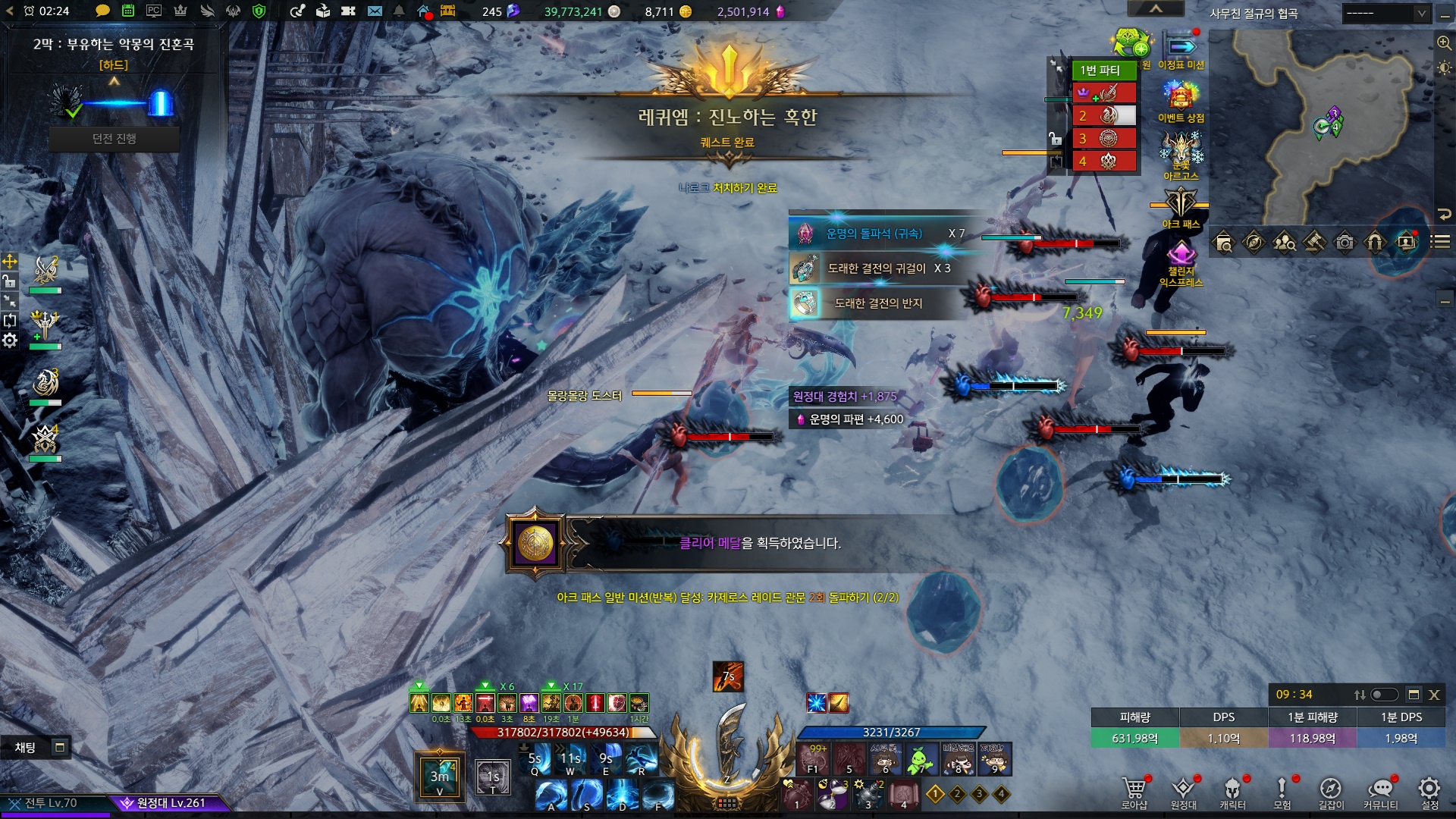The width and height of the screenshot is (1456, 819).
Task: Select the 1번 파티 party header
Action: point(1103,71)
